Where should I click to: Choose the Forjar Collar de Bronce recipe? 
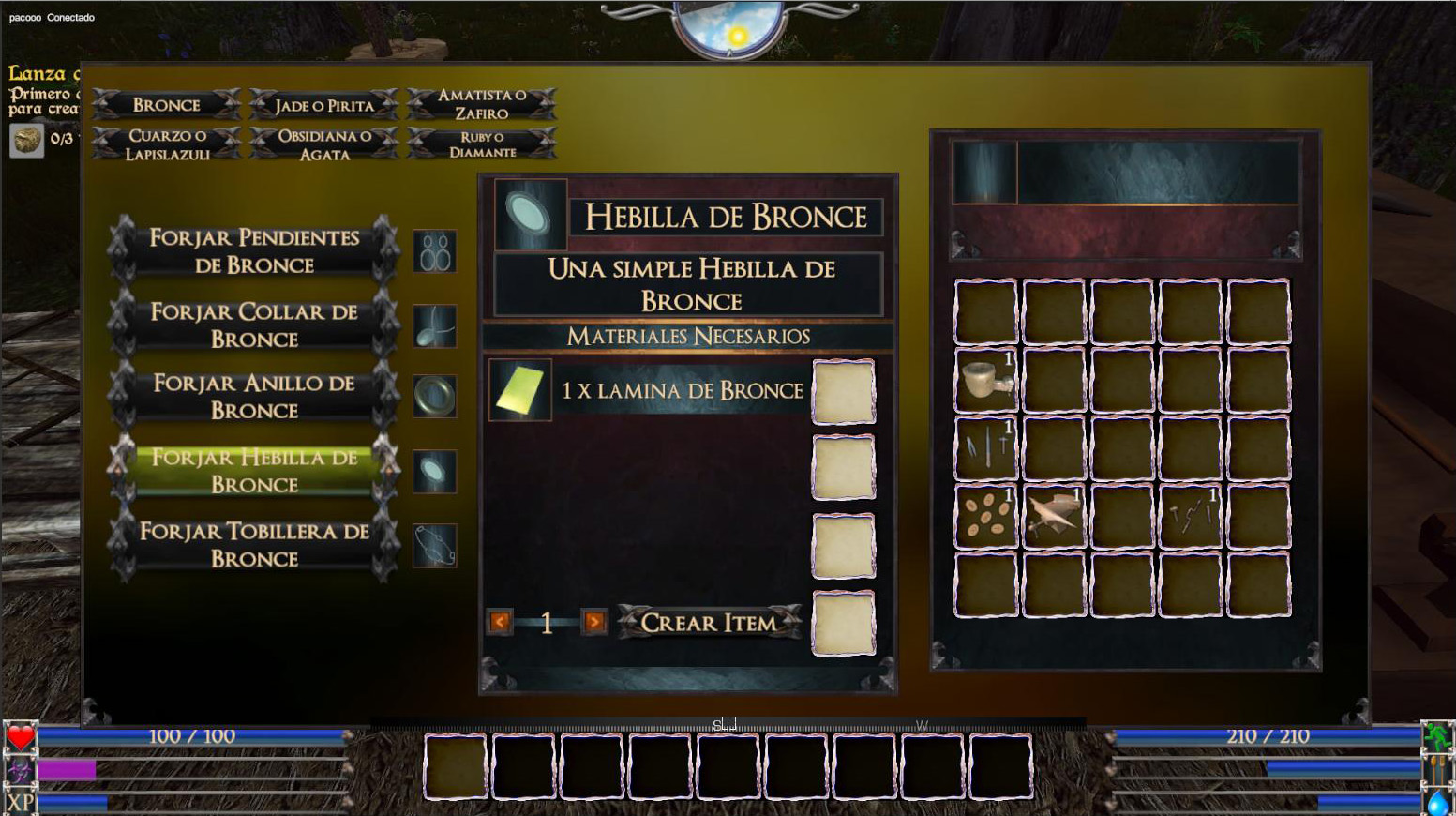pyautogui.click(x=253, y=325)
